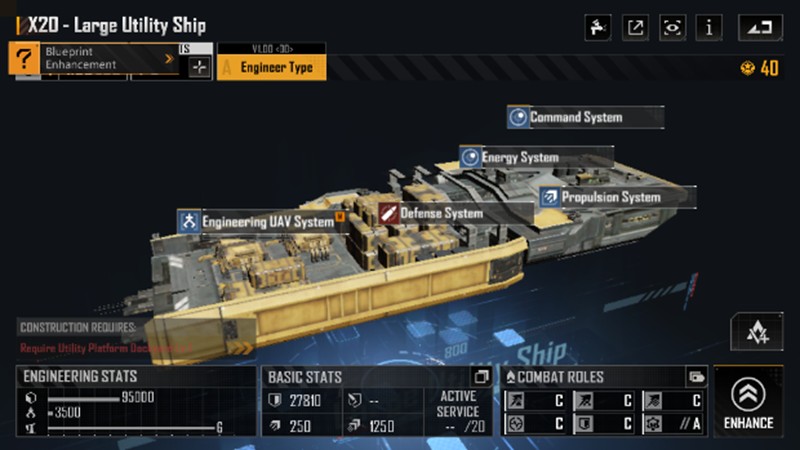Click the Enhance button
The height and width of the screenshot is (450, 800).
748,402
